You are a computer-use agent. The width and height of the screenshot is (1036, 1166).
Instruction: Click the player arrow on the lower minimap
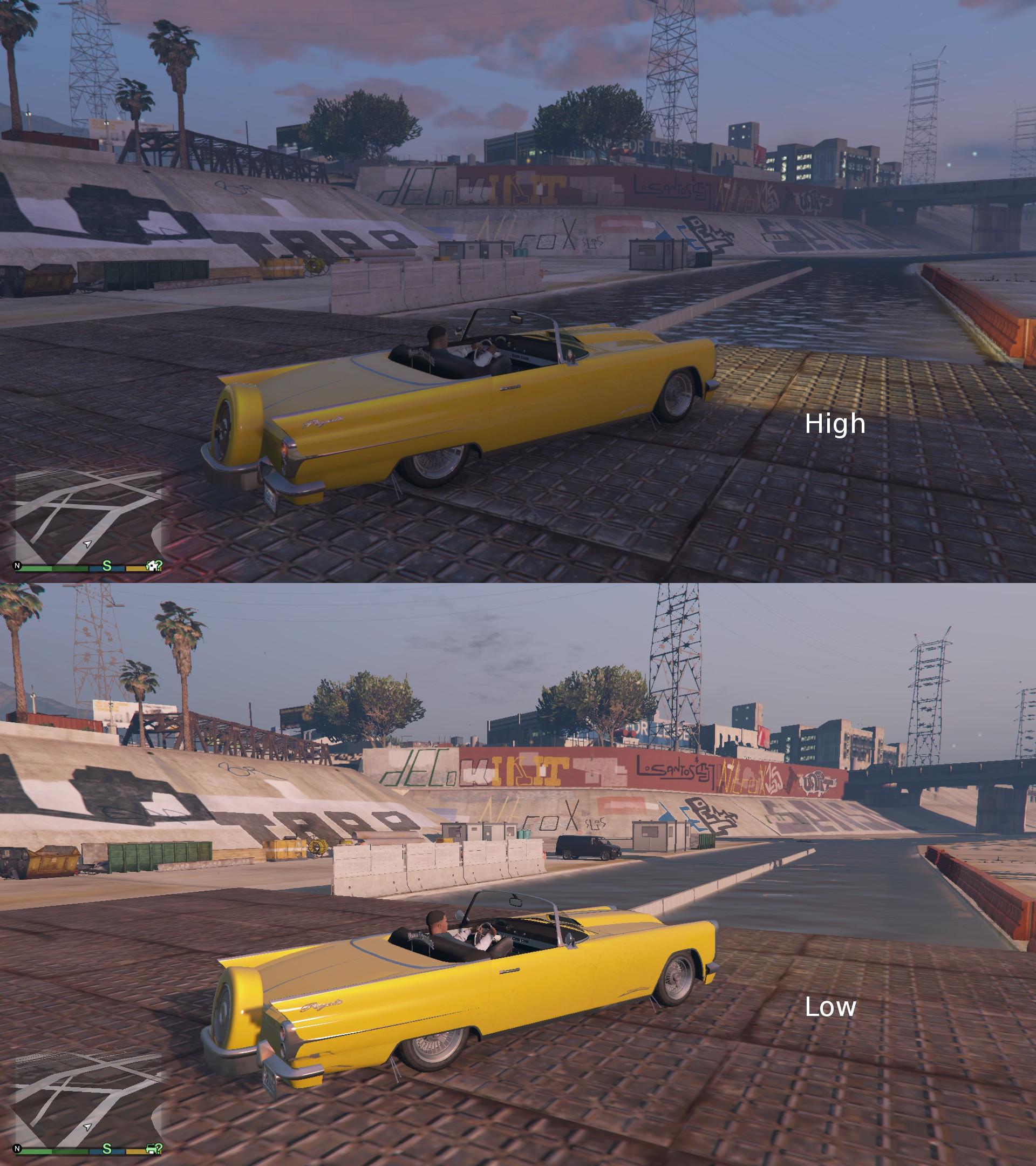point(87,1127)
